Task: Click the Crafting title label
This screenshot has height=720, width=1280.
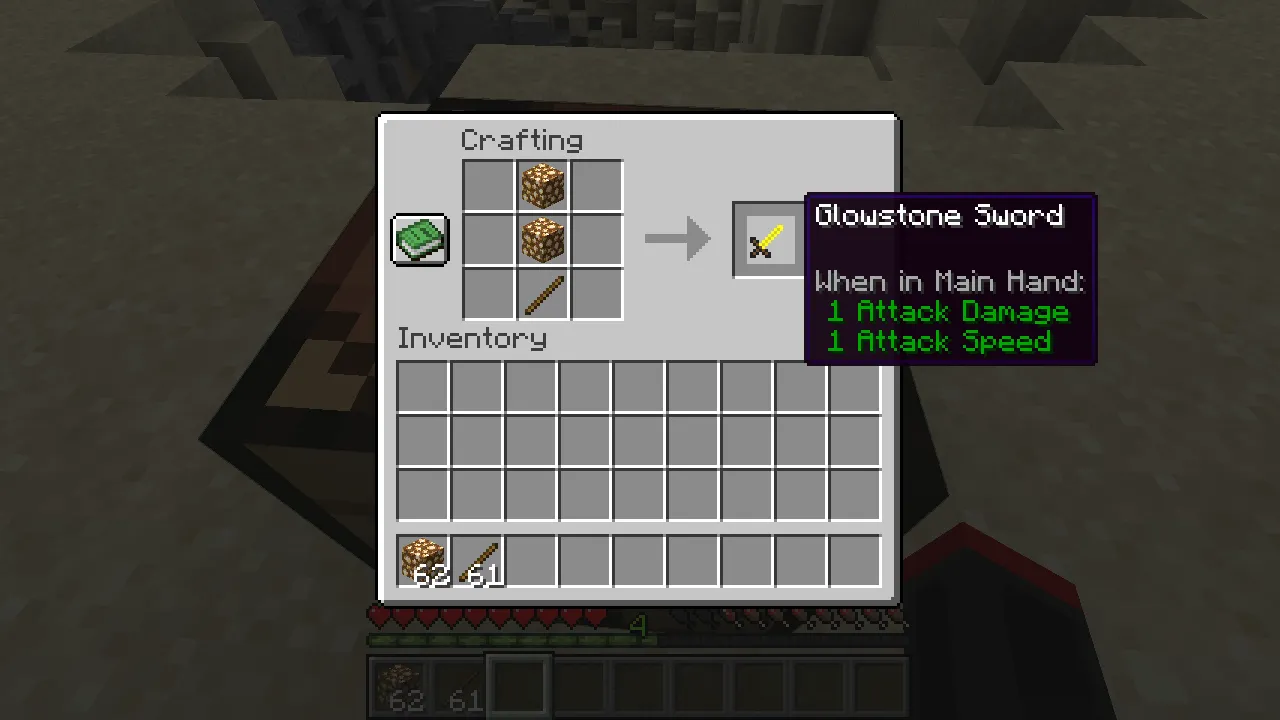Action: pyautogui.click(x=521, y=140)
